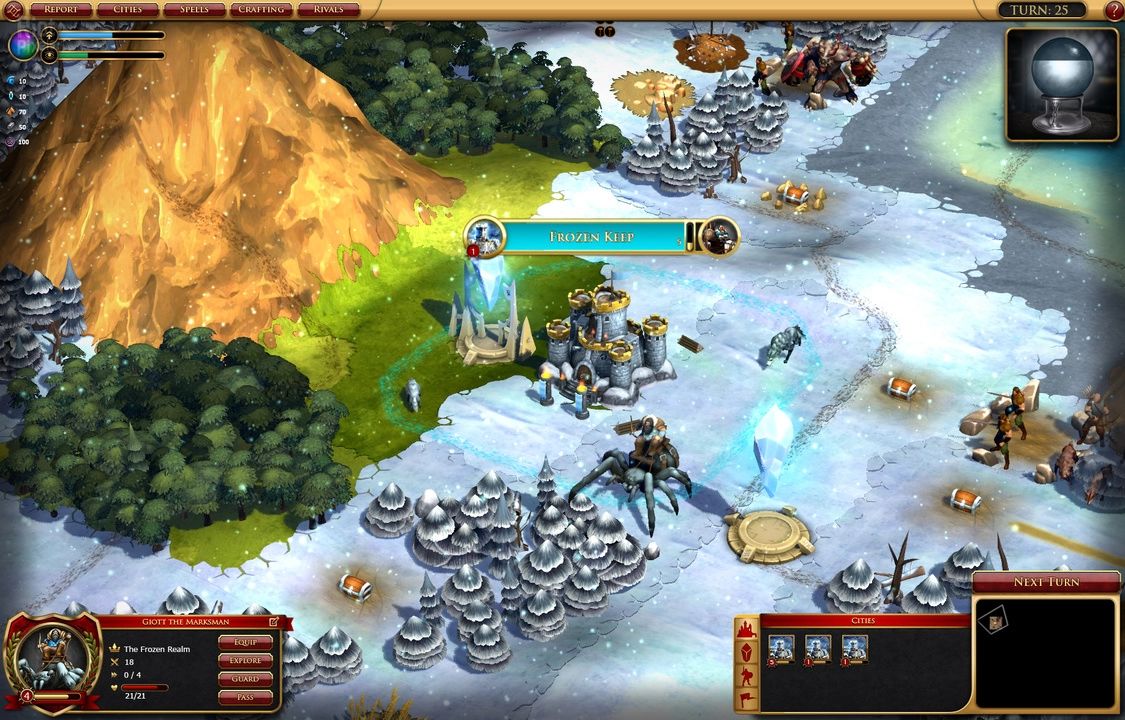Select the level 5 city thumbnail
The image size is (1125, 720).
[781, 648]
